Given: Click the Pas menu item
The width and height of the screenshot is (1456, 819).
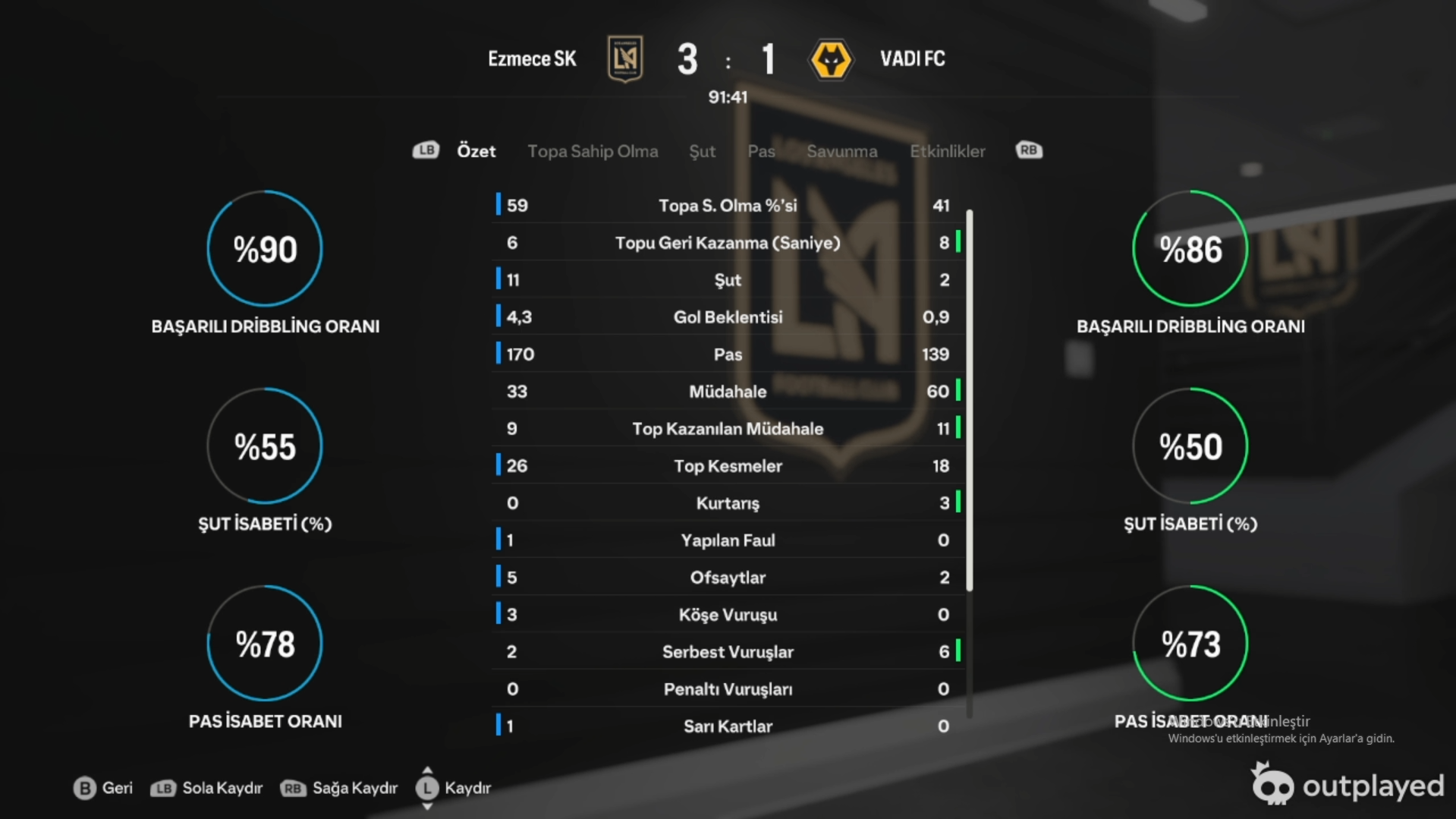Looking at the screenshot, I should pyautogui.click(x=760, y=151).
